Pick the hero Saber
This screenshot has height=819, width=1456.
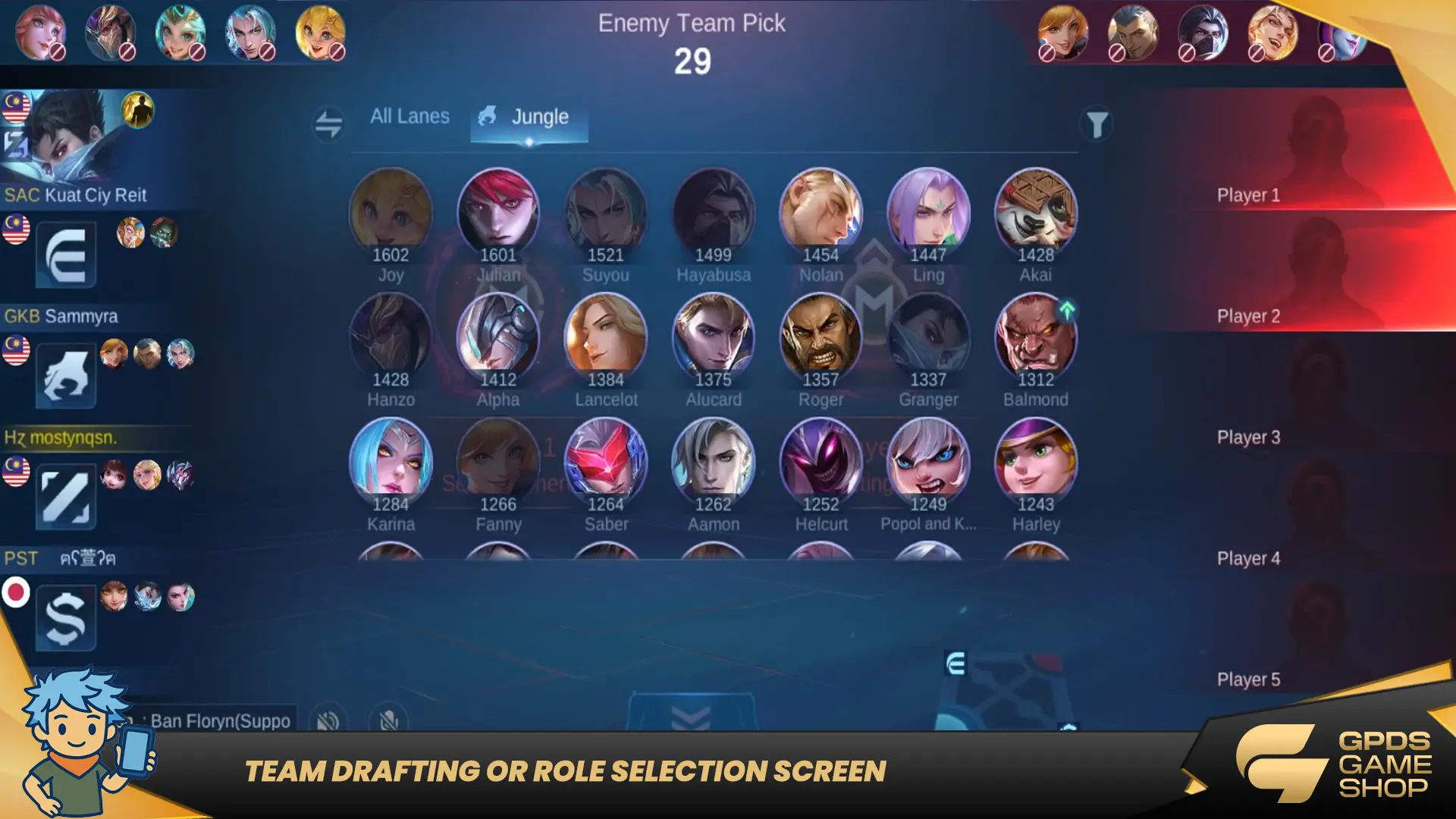click(x=606, y=460)
